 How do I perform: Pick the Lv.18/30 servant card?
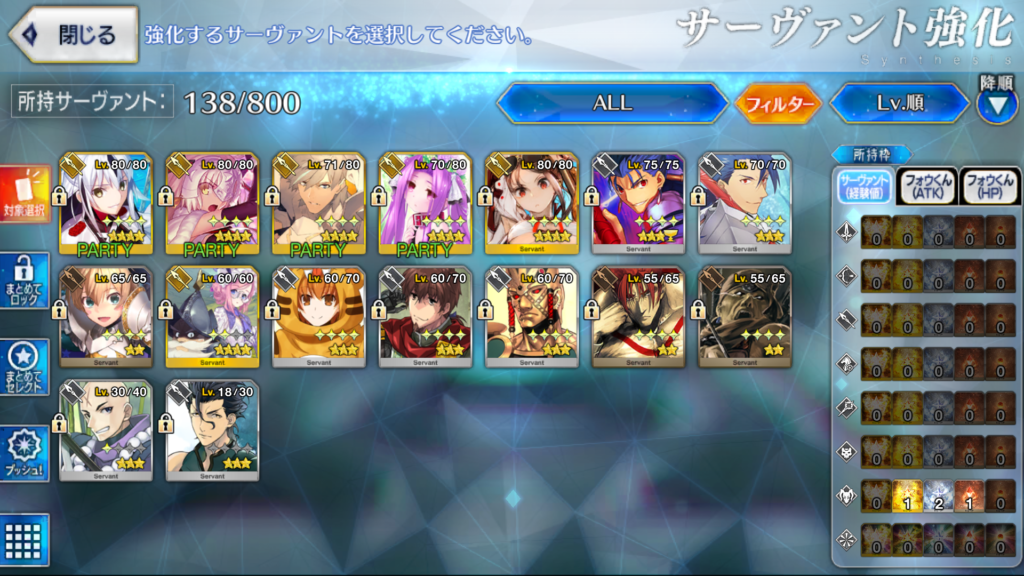coord(212,430)
